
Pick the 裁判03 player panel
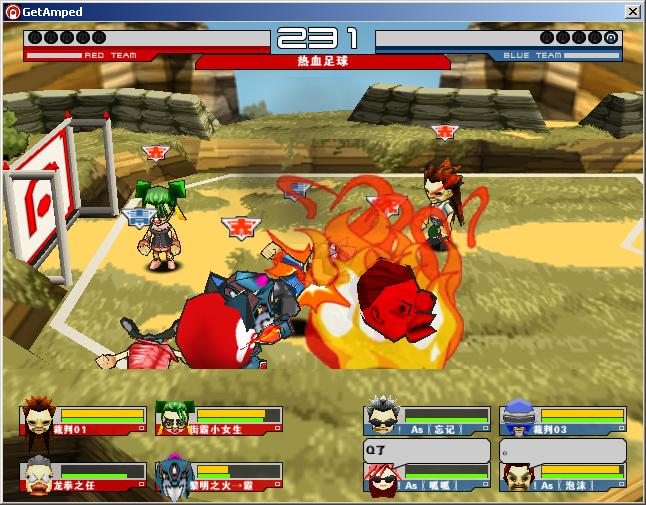tap(563, 421)
